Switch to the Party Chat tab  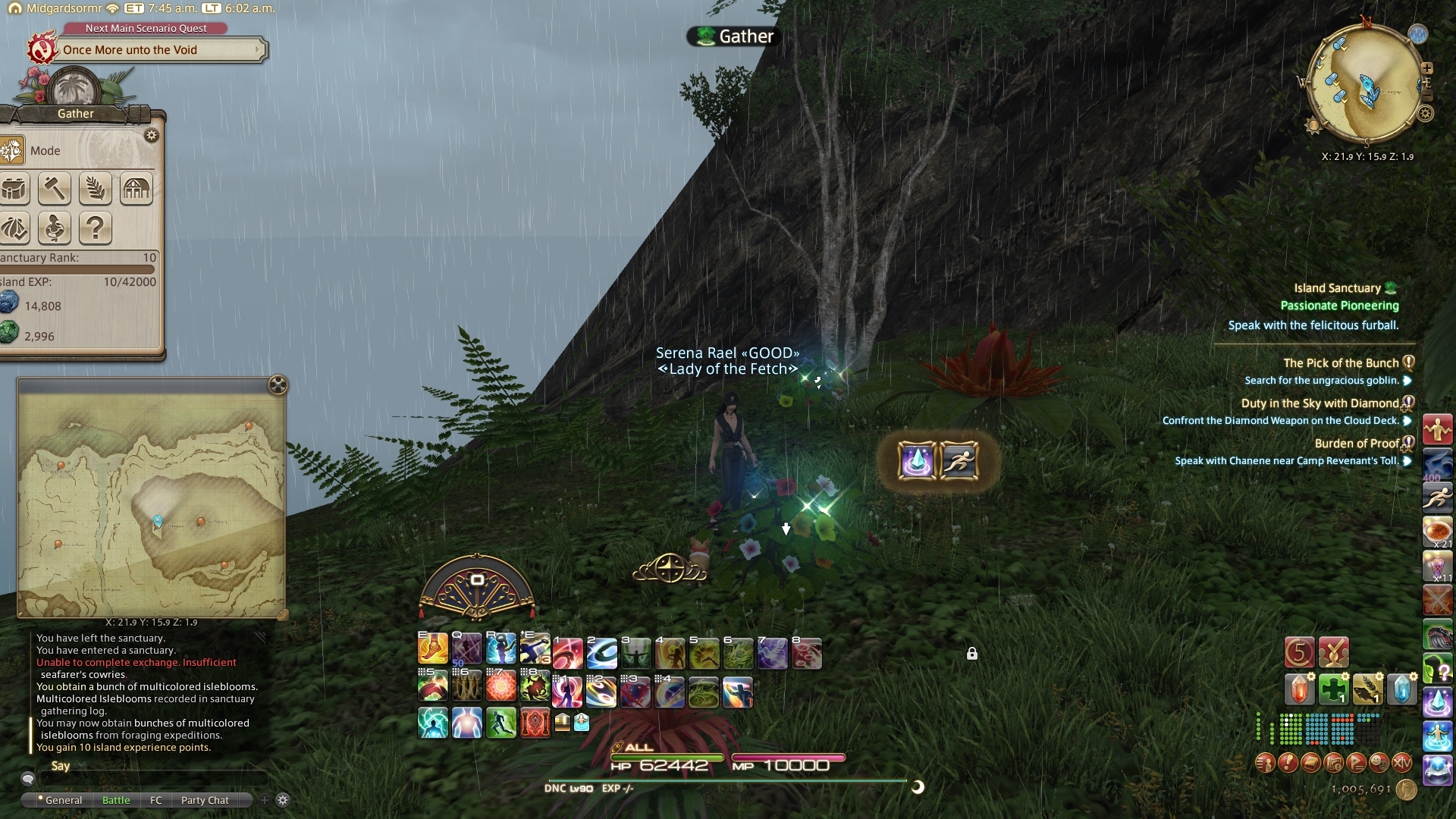(205, 800)
